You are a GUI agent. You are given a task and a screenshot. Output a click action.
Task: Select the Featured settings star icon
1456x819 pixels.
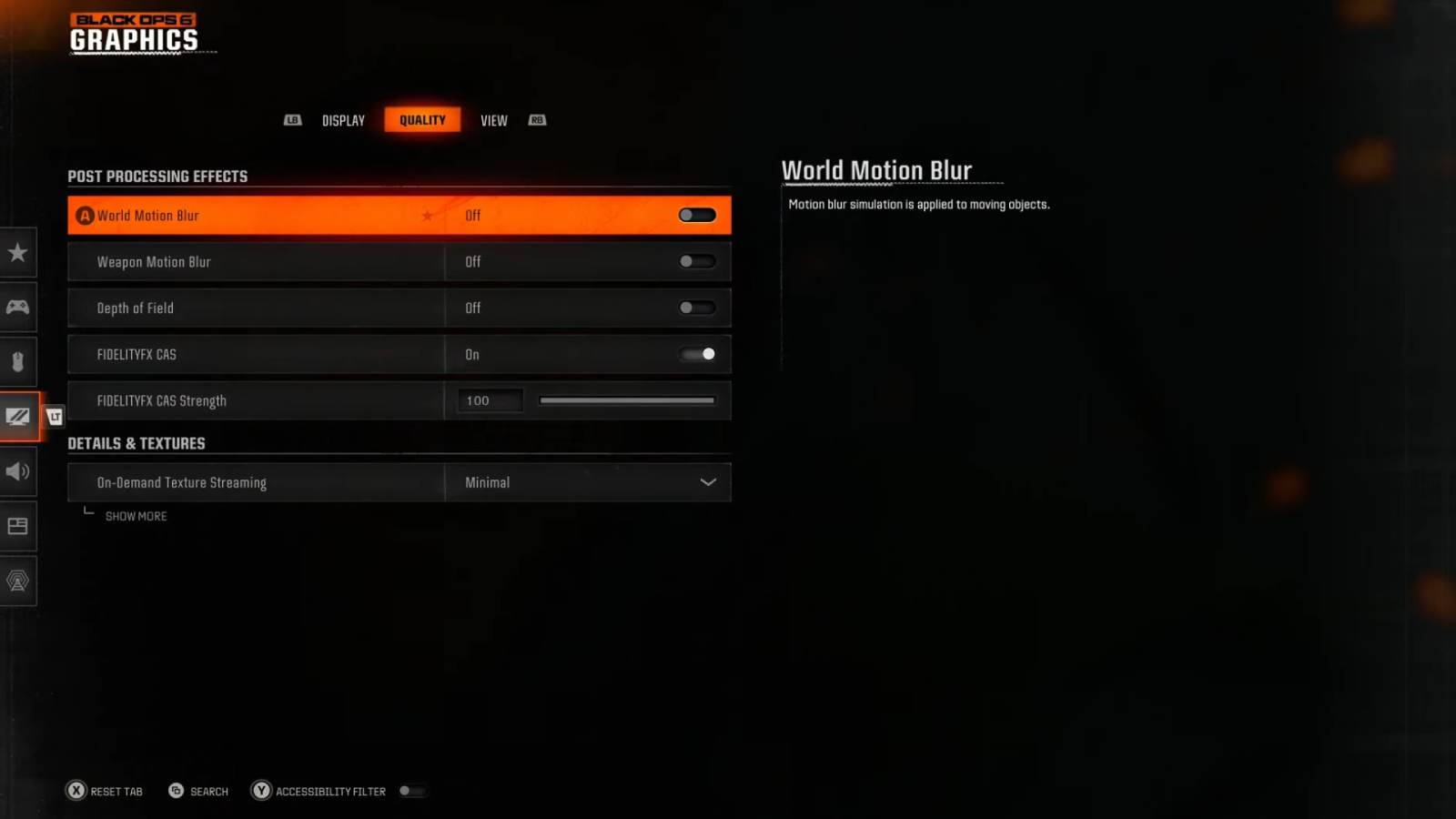18,253
